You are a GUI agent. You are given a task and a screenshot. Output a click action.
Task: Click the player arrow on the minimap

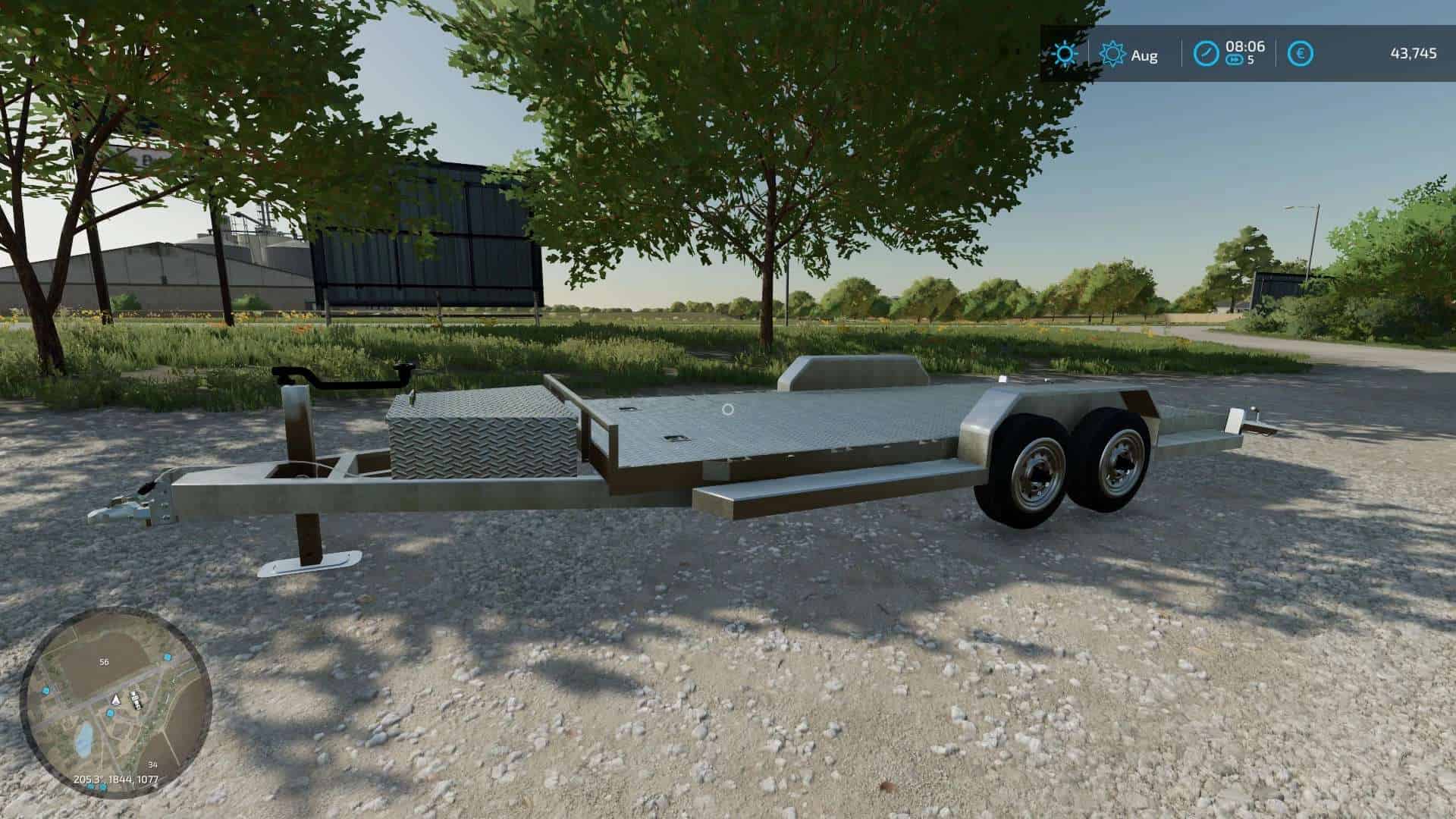[x=115, y=699]
